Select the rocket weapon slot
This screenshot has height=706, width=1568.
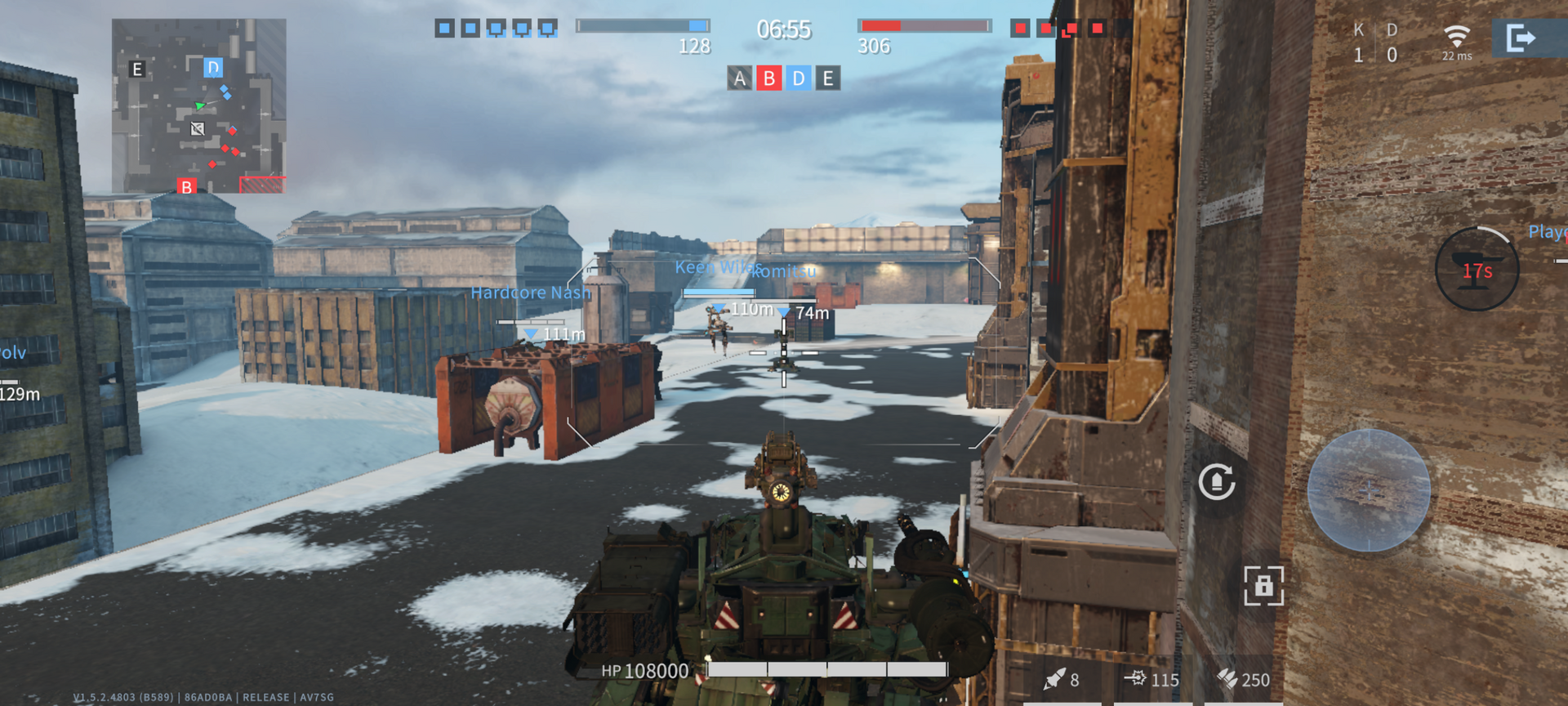click(x=1062, y=679)
